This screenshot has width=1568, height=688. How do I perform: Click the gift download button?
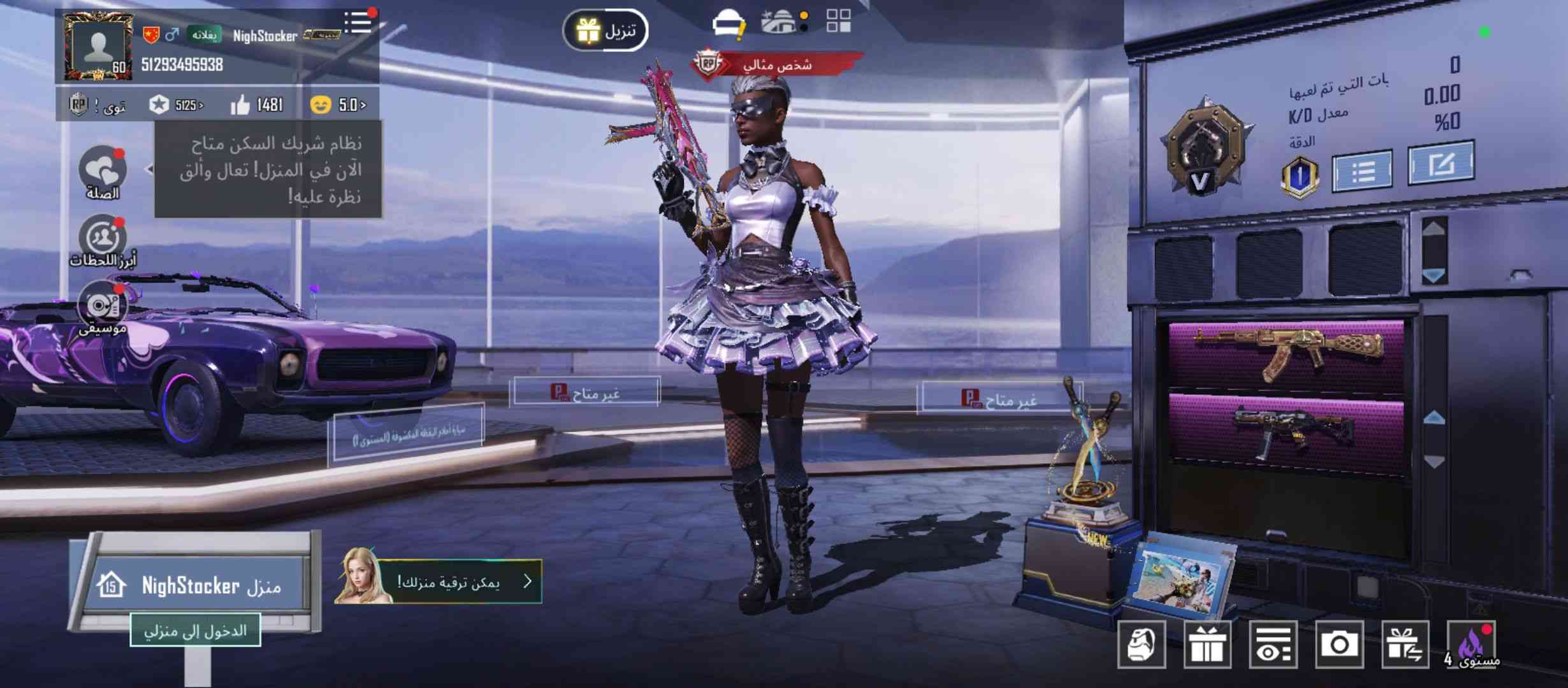tap(606, 31)
